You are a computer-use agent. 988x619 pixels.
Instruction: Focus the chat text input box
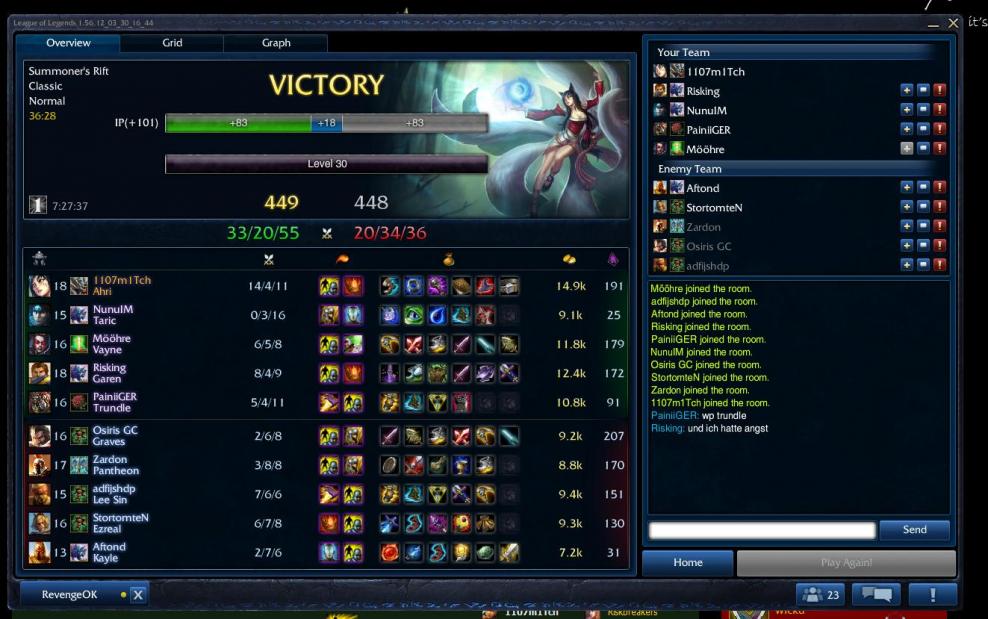point(762,530)
